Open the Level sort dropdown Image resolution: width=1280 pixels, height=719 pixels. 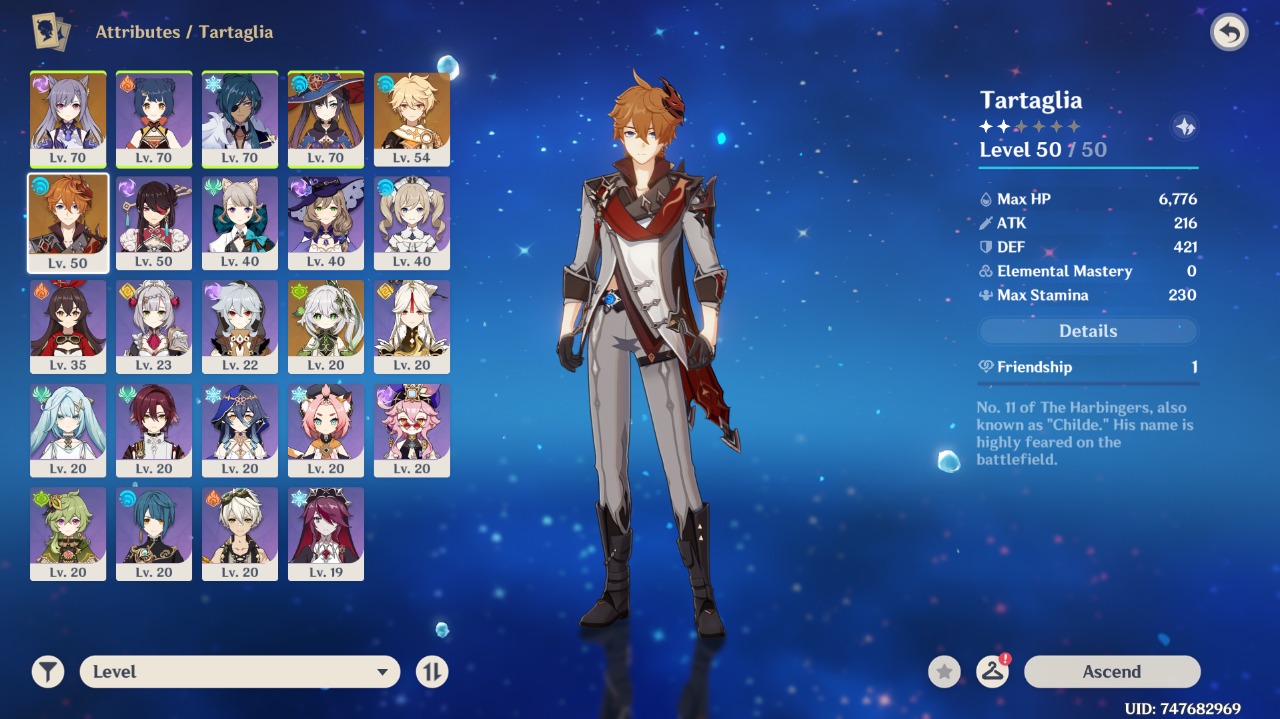point(240,672)
